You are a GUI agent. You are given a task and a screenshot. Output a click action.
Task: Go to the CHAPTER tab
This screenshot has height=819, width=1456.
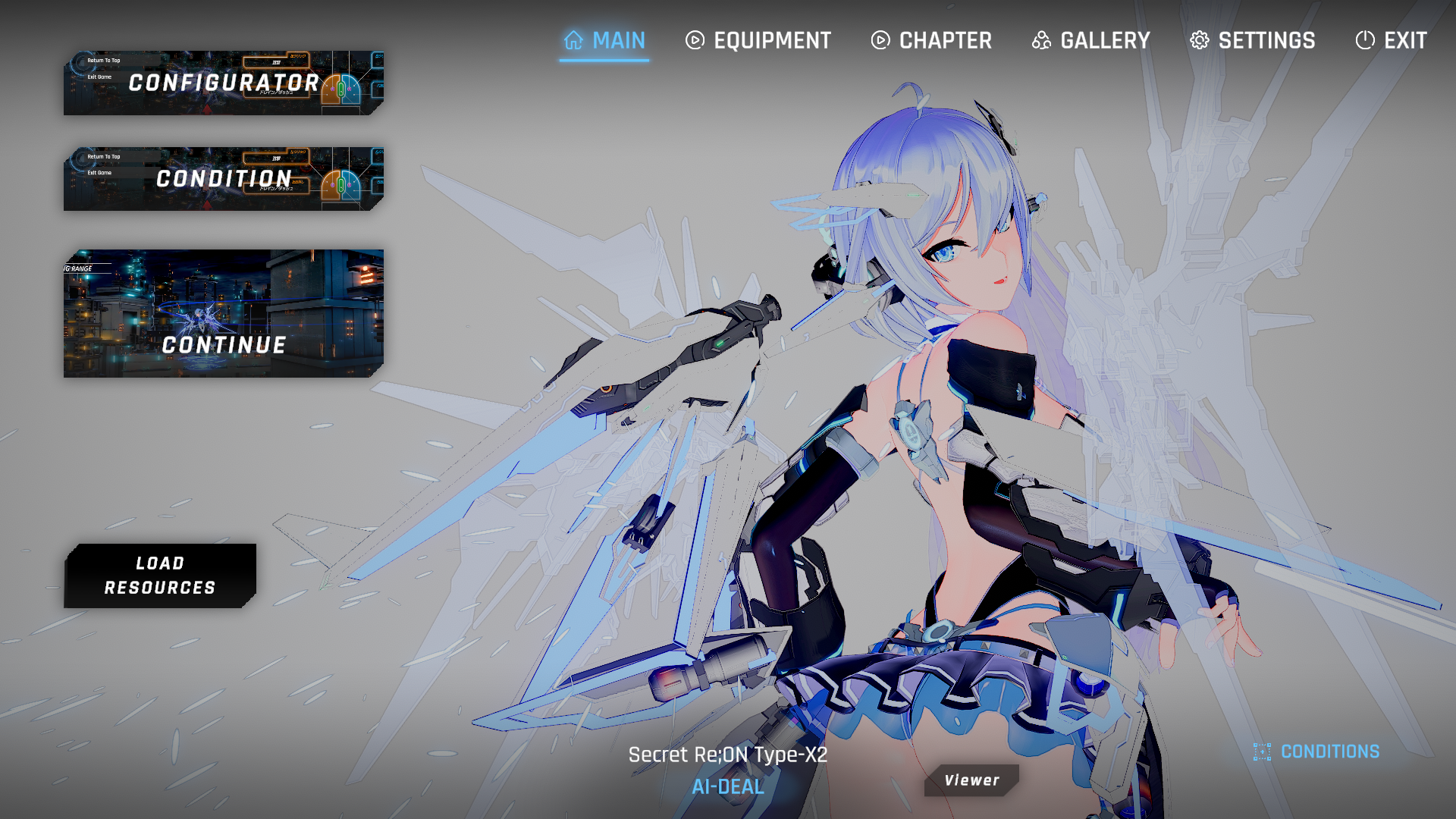[931, 41]
